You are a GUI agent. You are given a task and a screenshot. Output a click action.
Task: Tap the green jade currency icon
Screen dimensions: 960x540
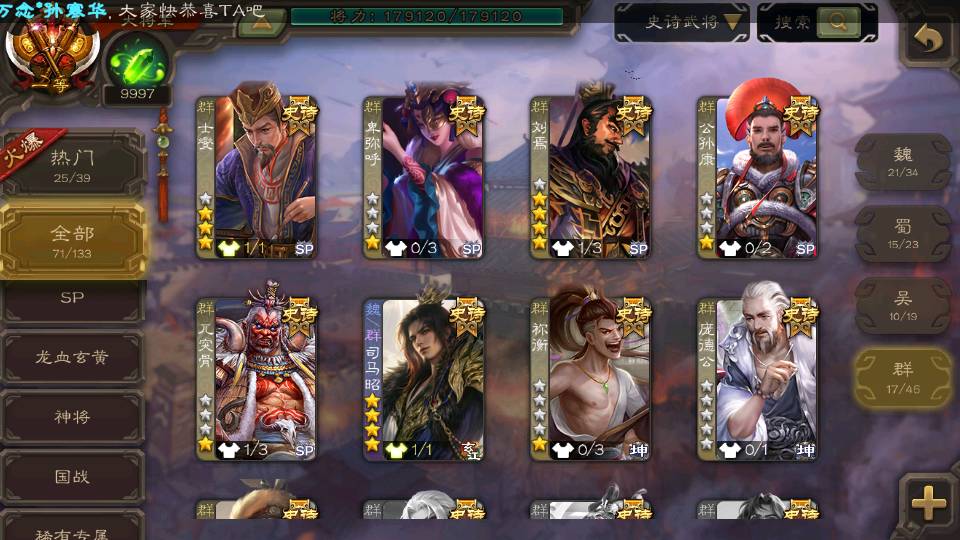[x=136, y=62]
